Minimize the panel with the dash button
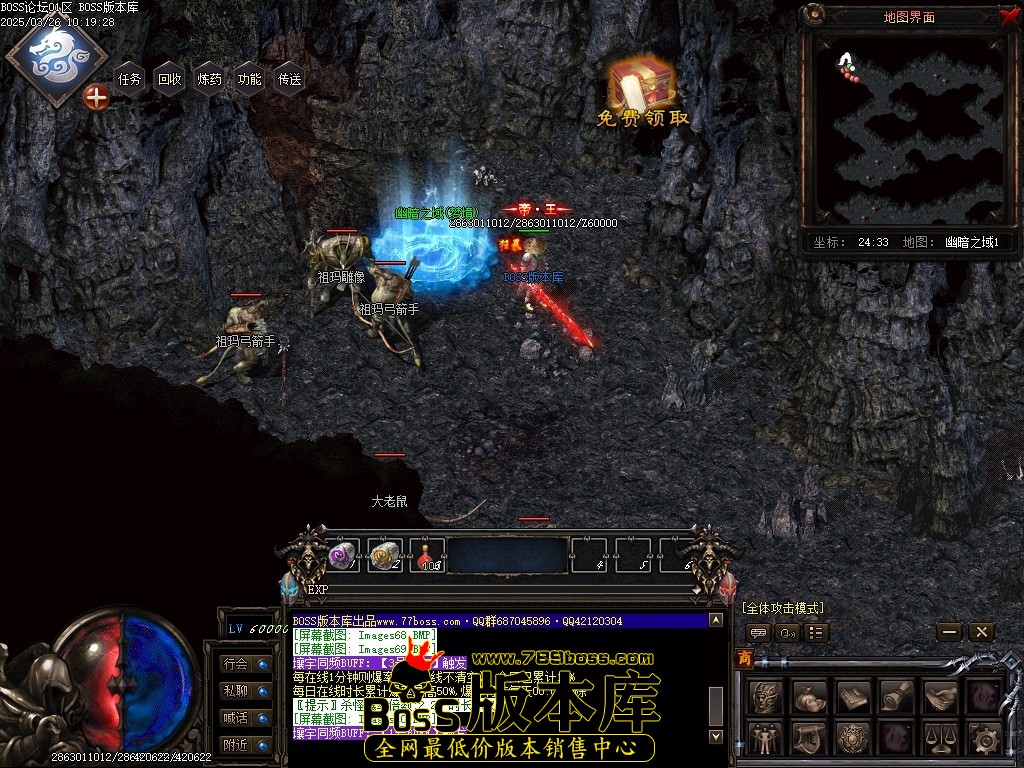The height and width of the screenshot is (768, 1024). pos(950,632)
